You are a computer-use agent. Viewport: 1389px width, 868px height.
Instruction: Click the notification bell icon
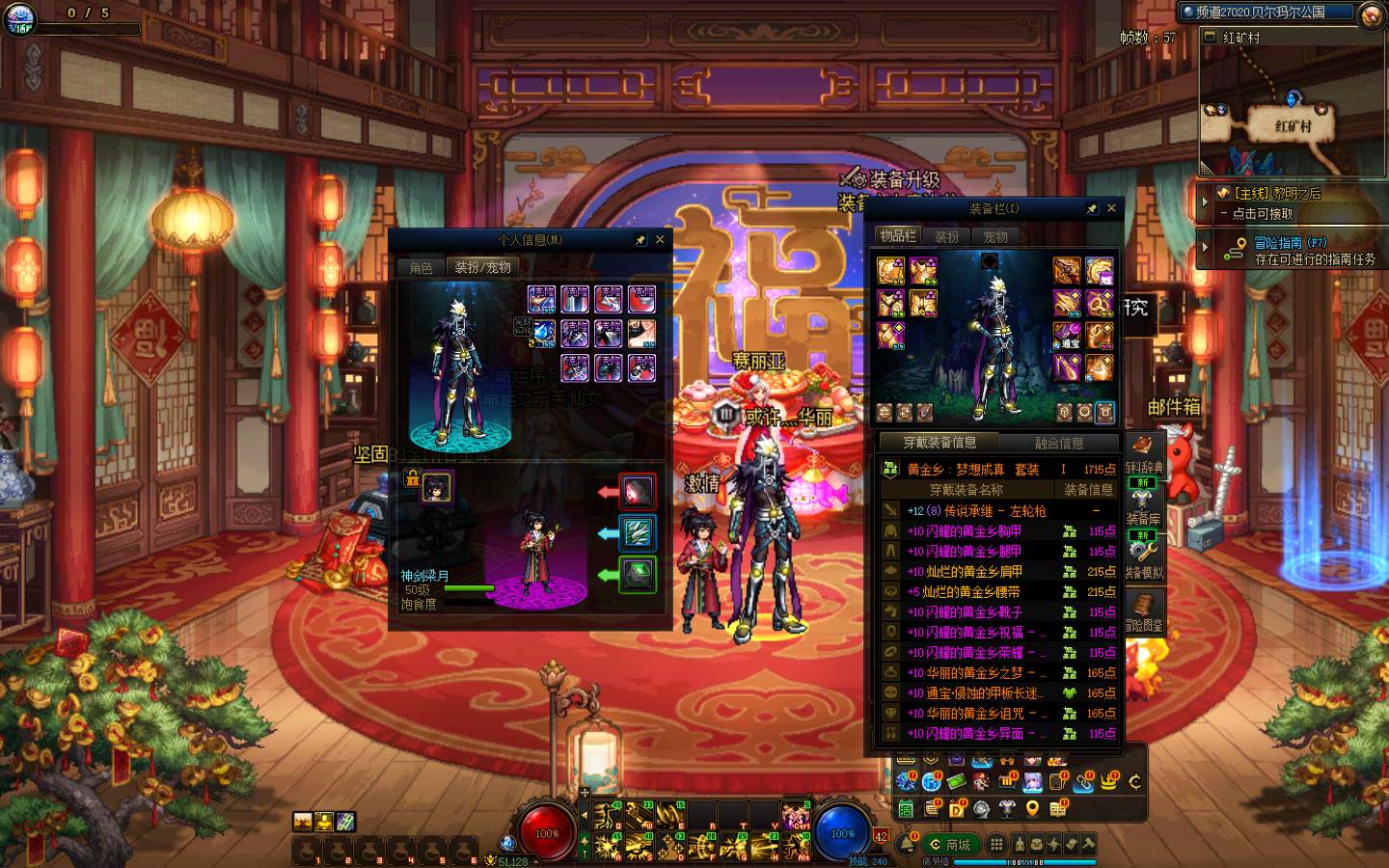tap(908, 845)
